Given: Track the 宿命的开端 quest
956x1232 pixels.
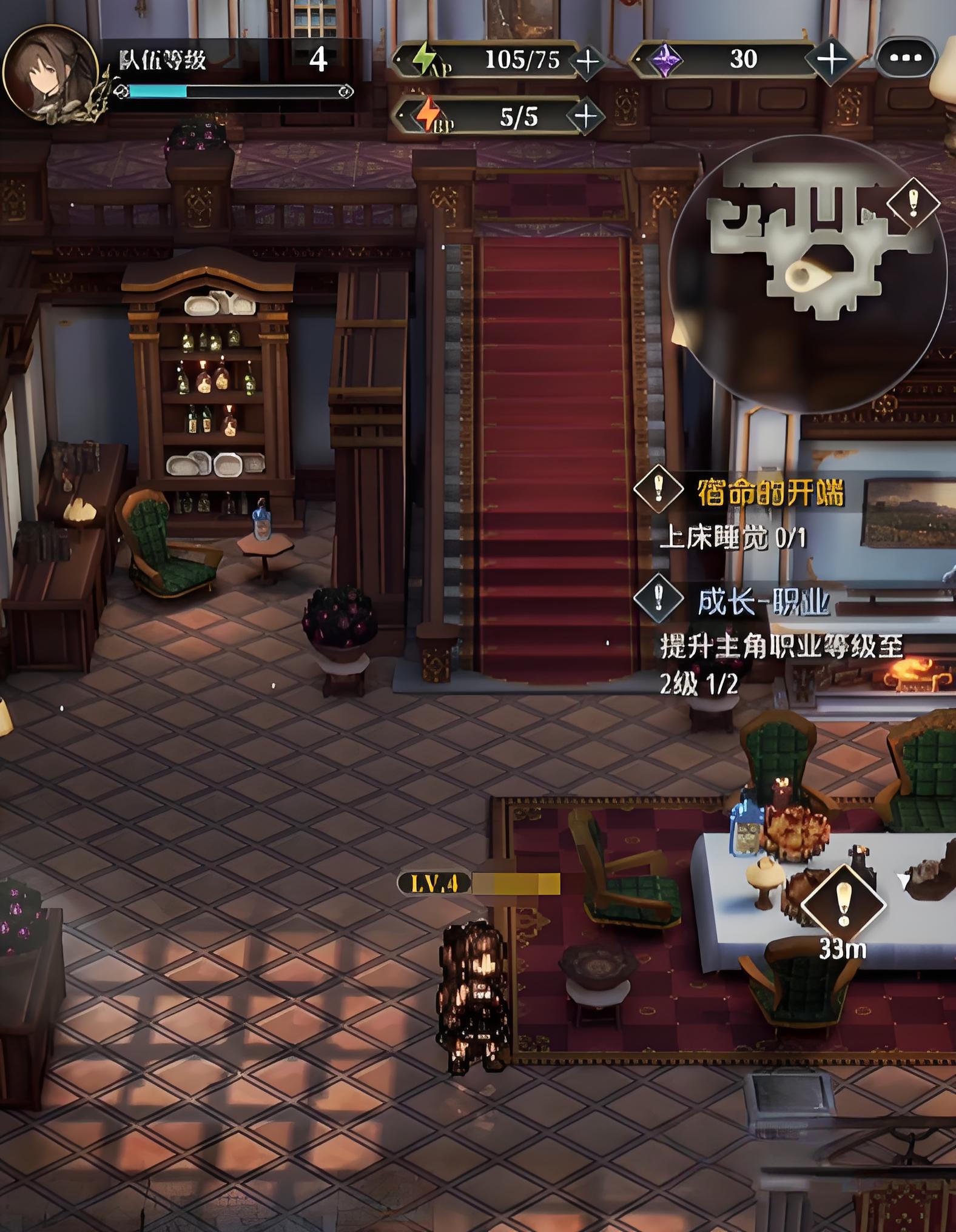Looking at the screenshot, I should (x=769, y=492).
